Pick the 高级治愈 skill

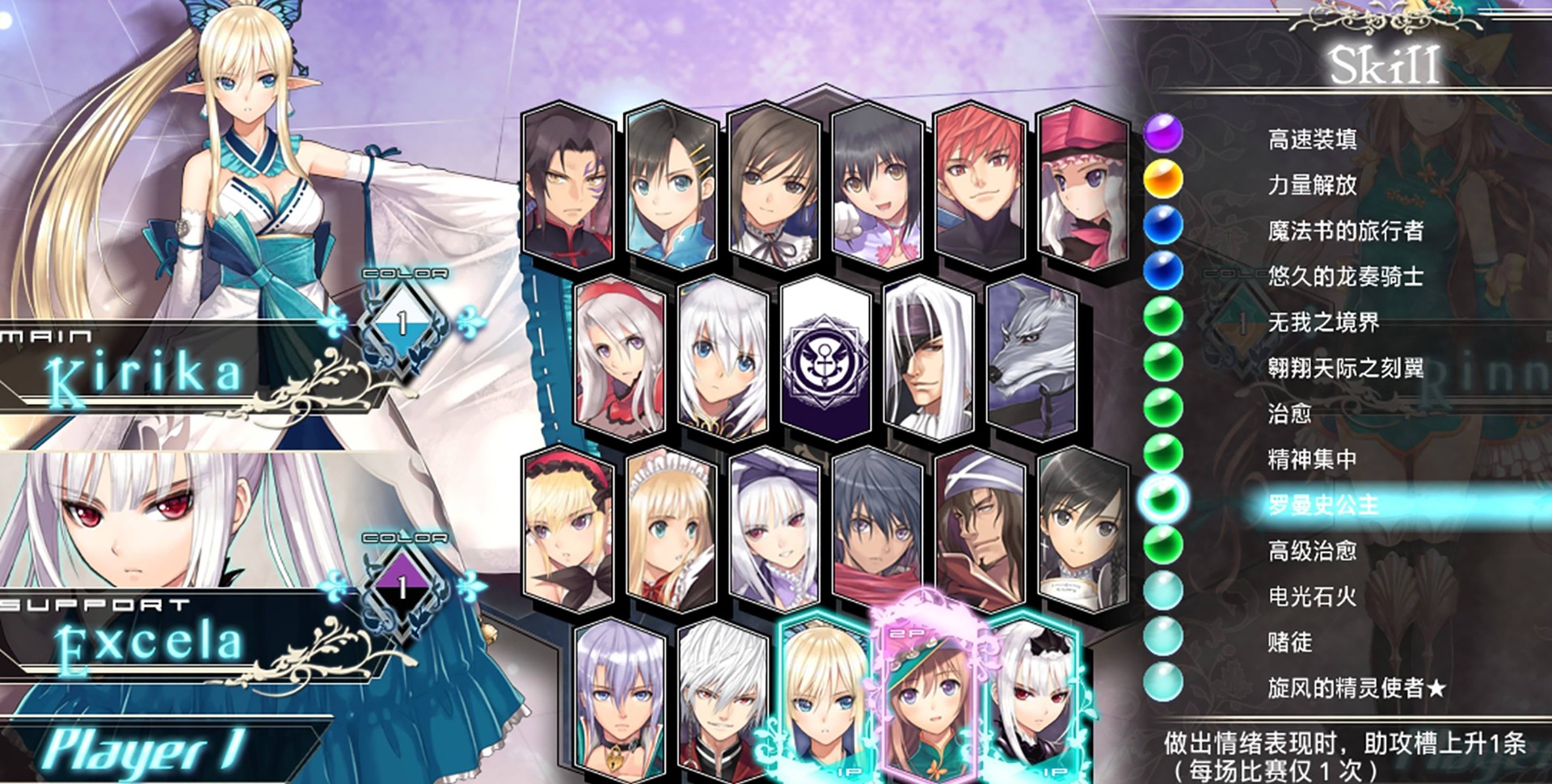pyautogui.click(x=1312, y=551)
